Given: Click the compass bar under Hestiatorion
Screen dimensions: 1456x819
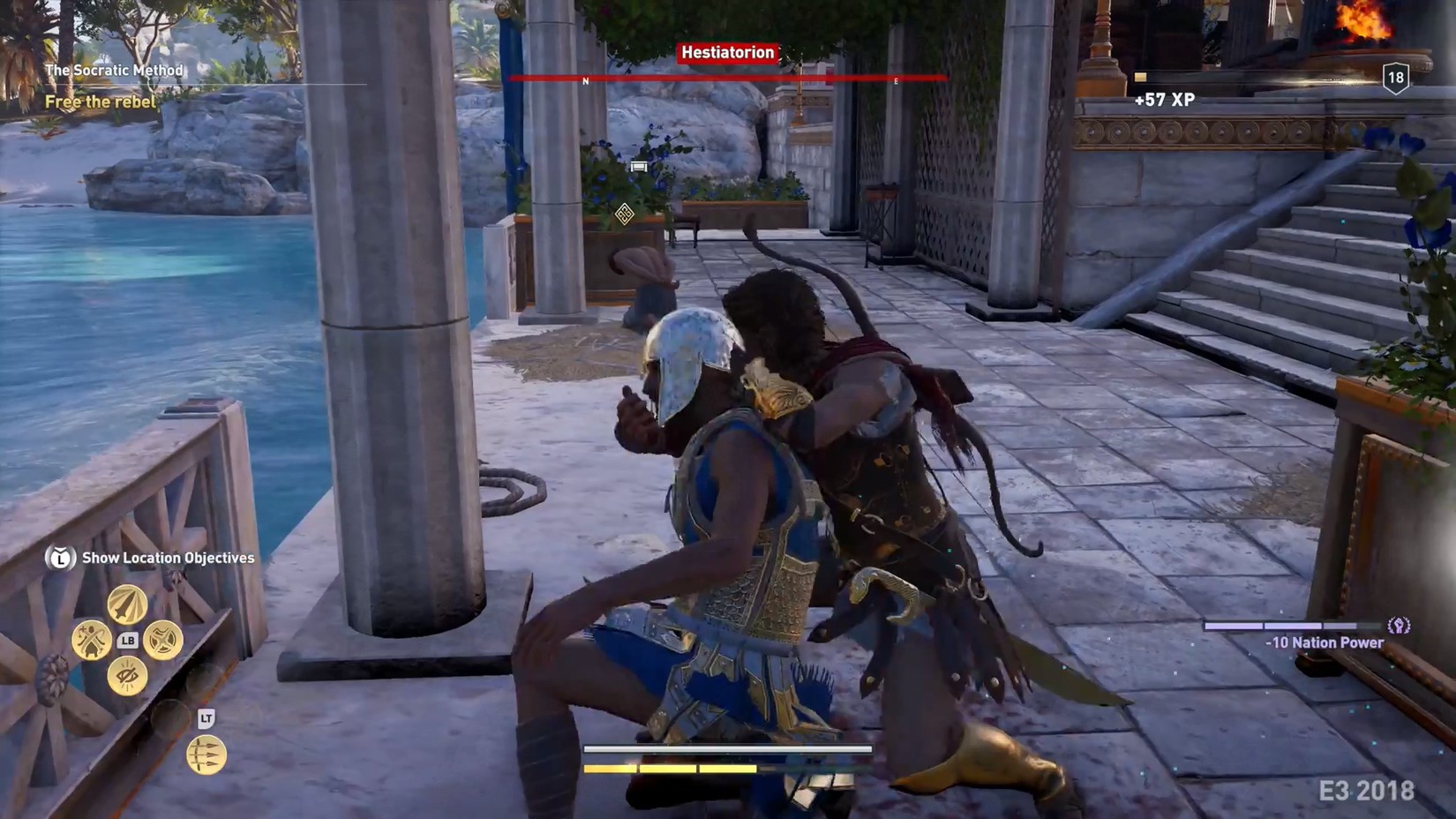Looking at the screenshot, I should point(727,79).
